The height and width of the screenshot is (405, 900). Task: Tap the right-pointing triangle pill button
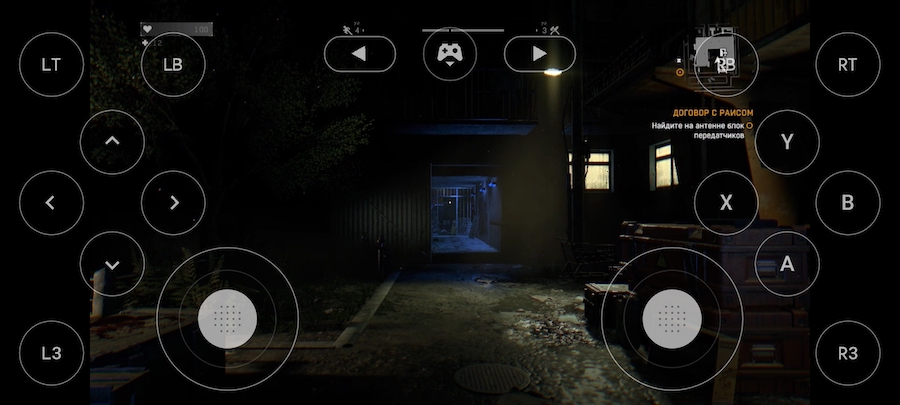pyautogui.click(x=540, y=54)
